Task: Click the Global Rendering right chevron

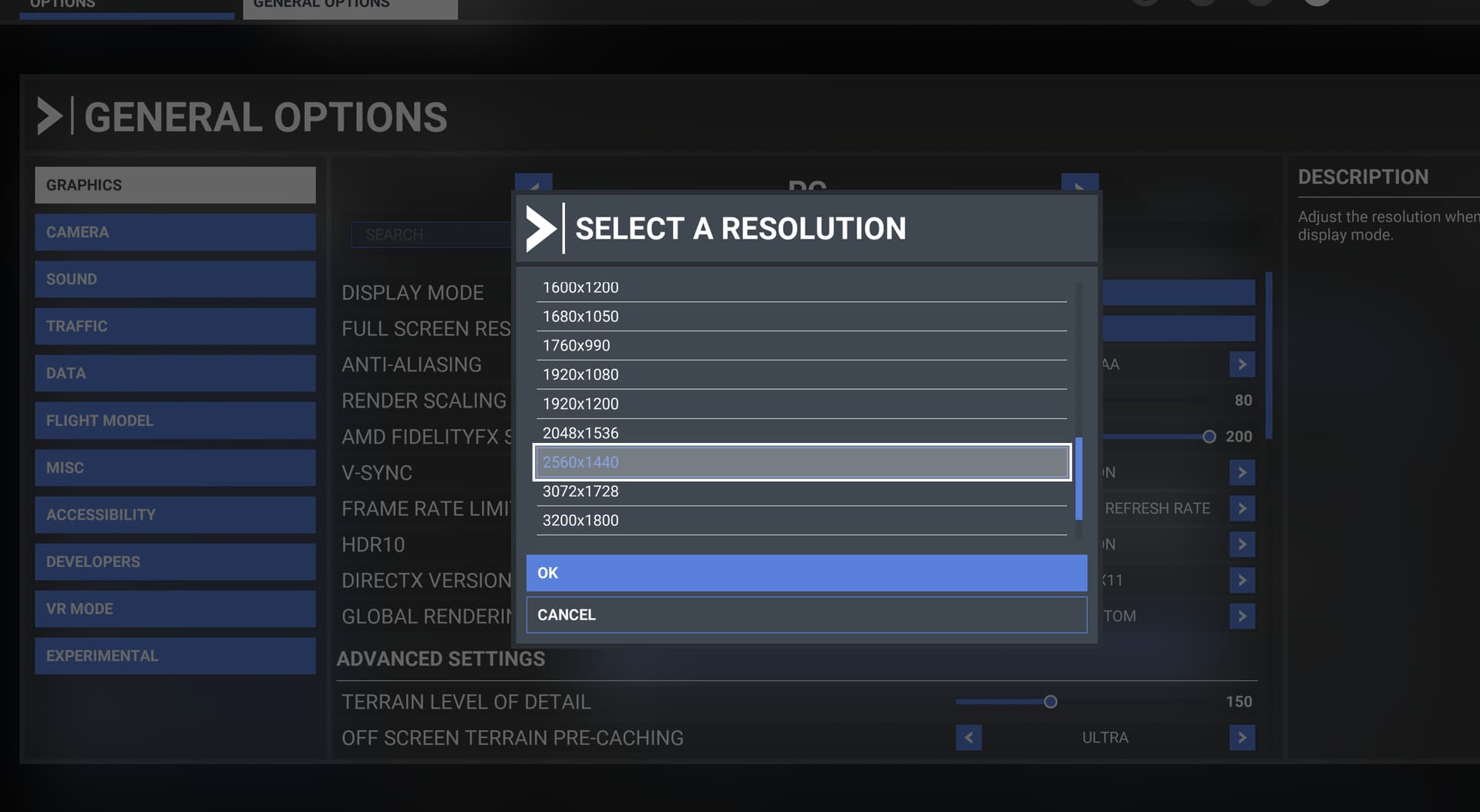Action: pos(1242,616)
